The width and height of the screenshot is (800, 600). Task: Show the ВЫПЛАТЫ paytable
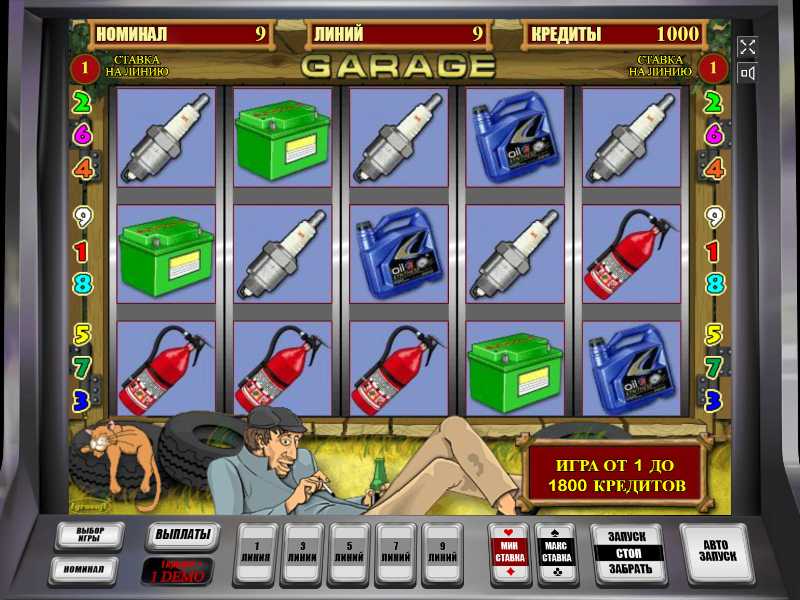click(x=182, y=535)
